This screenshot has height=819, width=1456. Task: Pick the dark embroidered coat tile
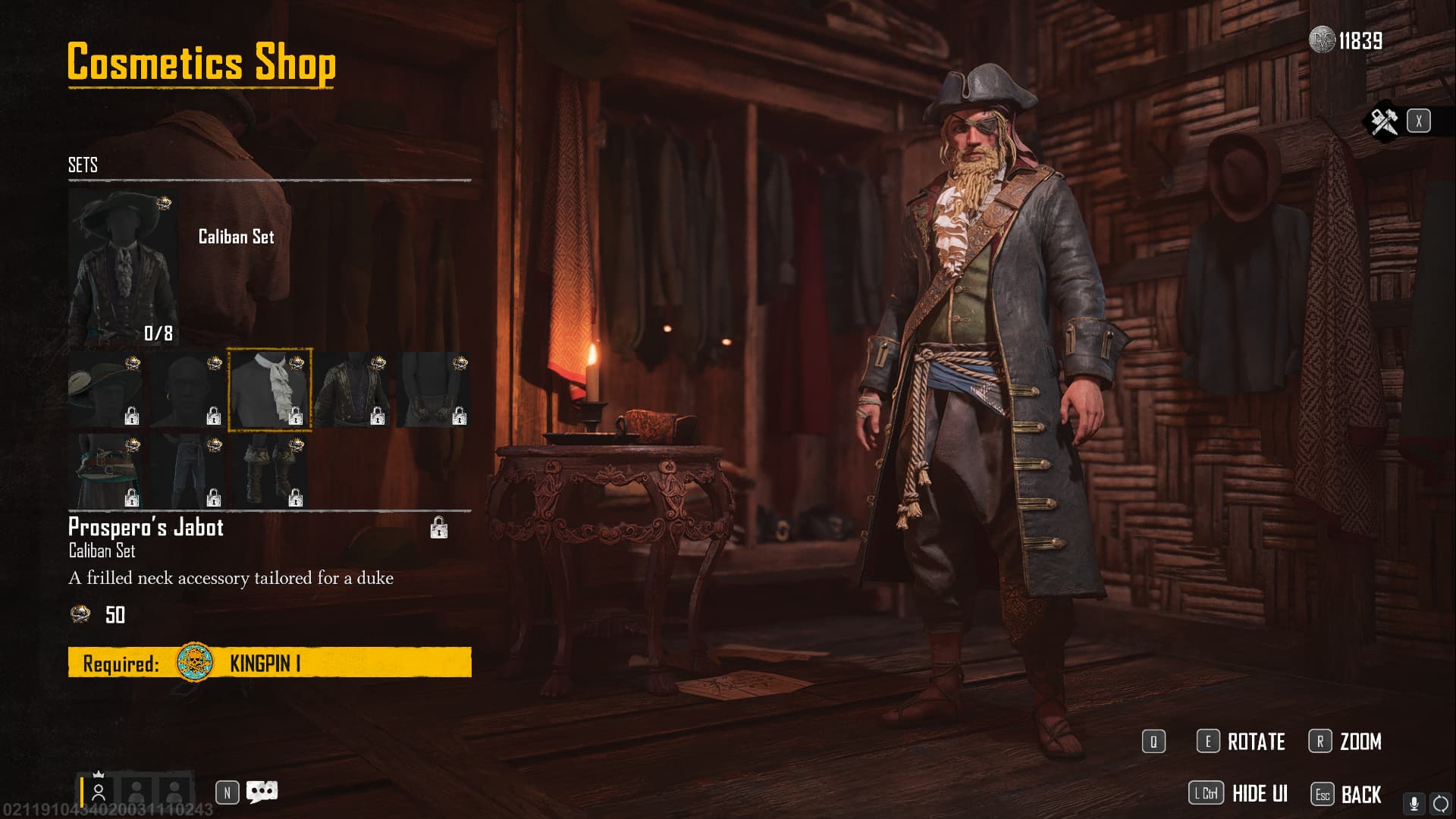pyautogui.click(x=351, y=390)
